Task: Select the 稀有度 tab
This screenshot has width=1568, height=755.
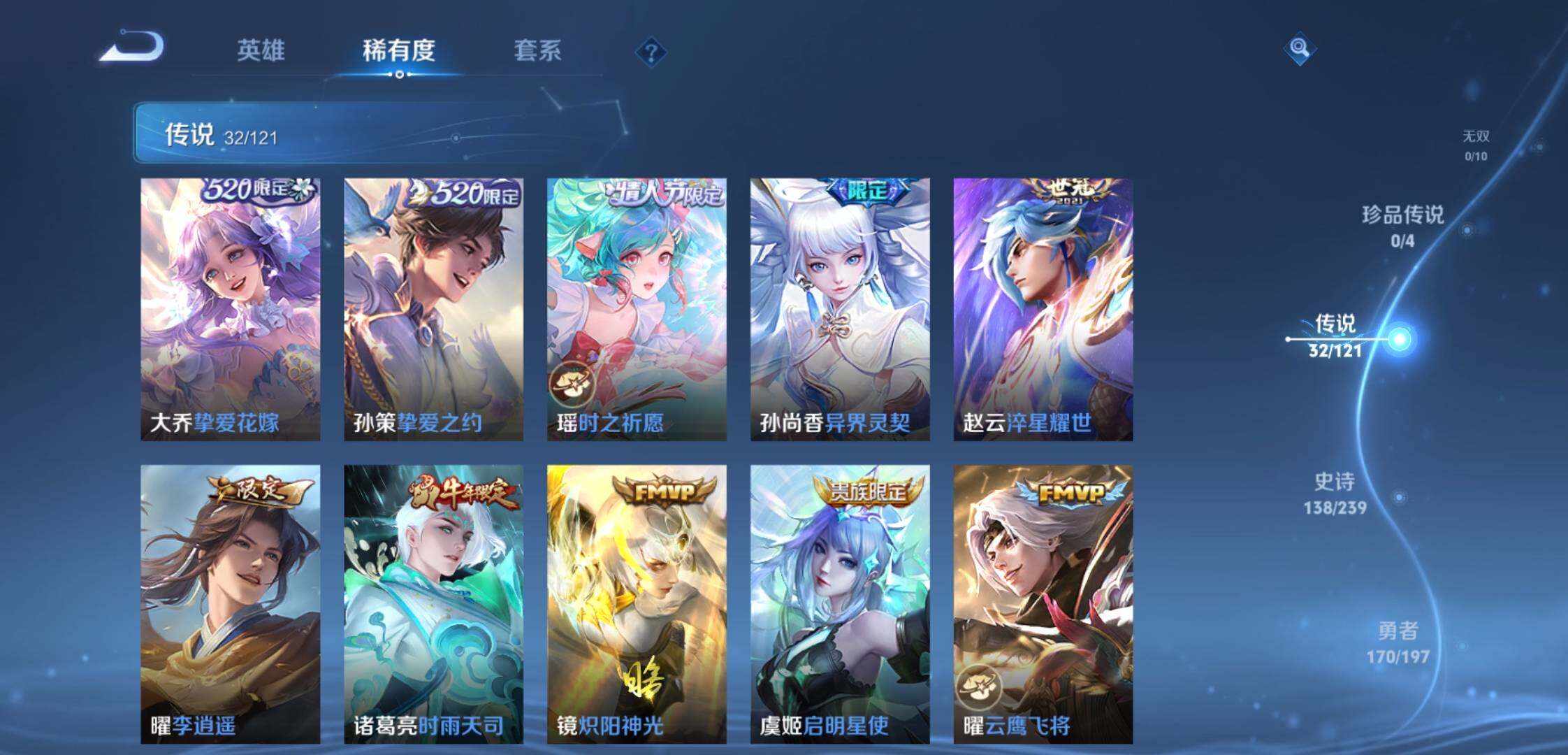Action: coord(398,50)
